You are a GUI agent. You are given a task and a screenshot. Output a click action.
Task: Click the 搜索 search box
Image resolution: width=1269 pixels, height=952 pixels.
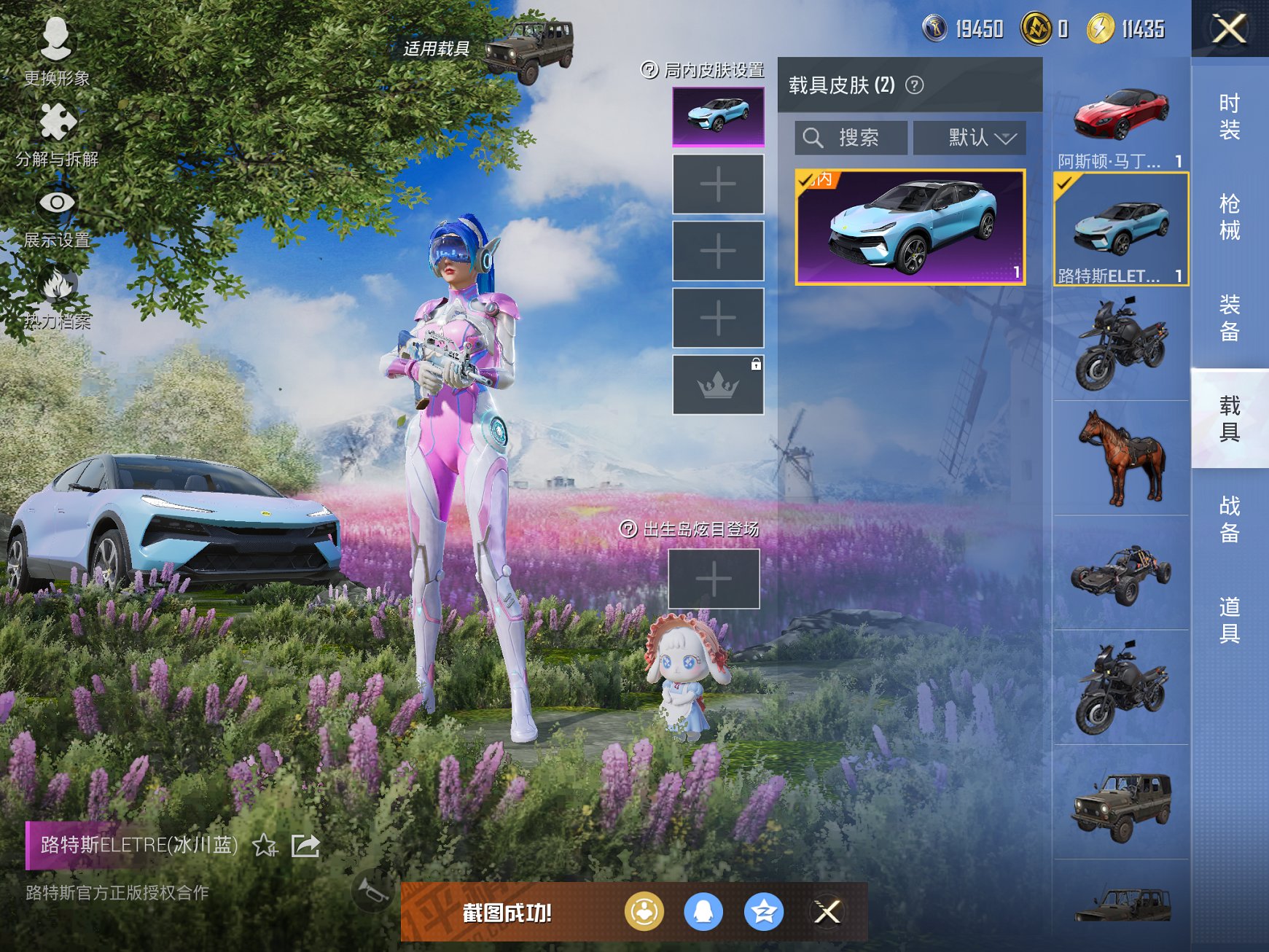[851, 138]
